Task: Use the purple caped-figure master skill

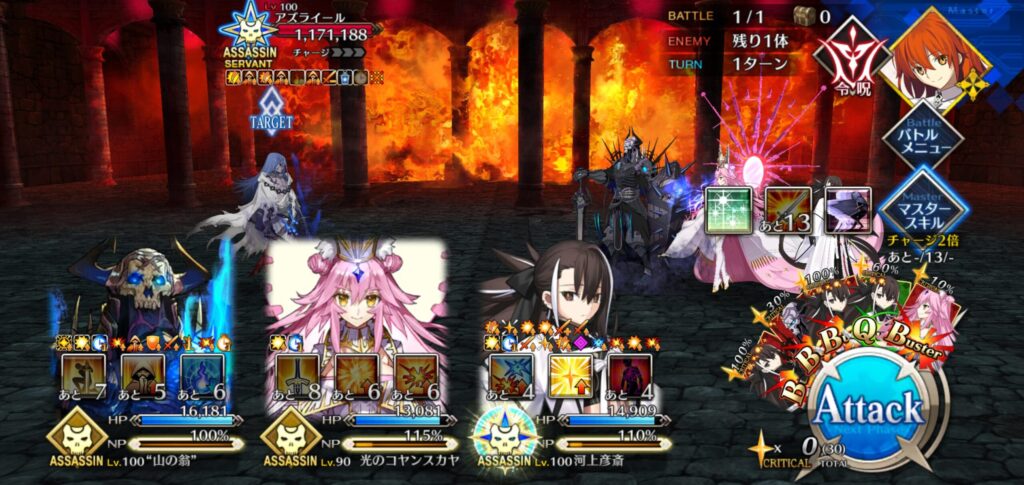Action: click(x=847, y=210)
